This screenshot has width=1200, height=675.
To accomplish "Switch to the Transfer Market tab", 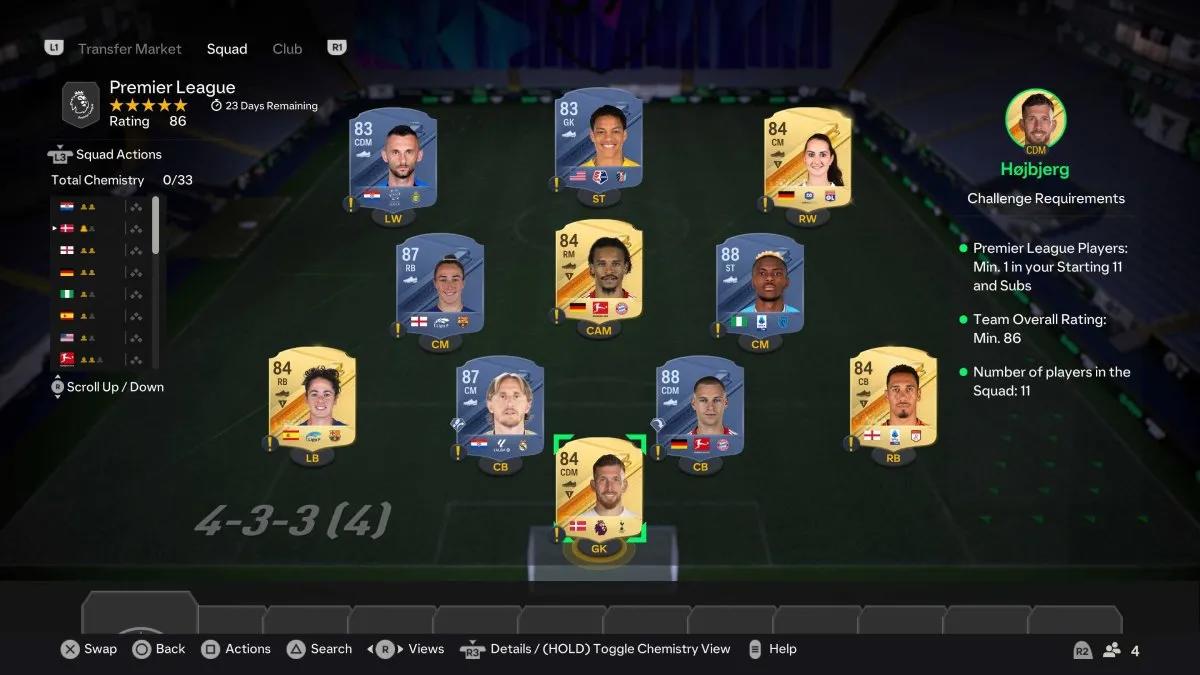I will tap(129, 49).
